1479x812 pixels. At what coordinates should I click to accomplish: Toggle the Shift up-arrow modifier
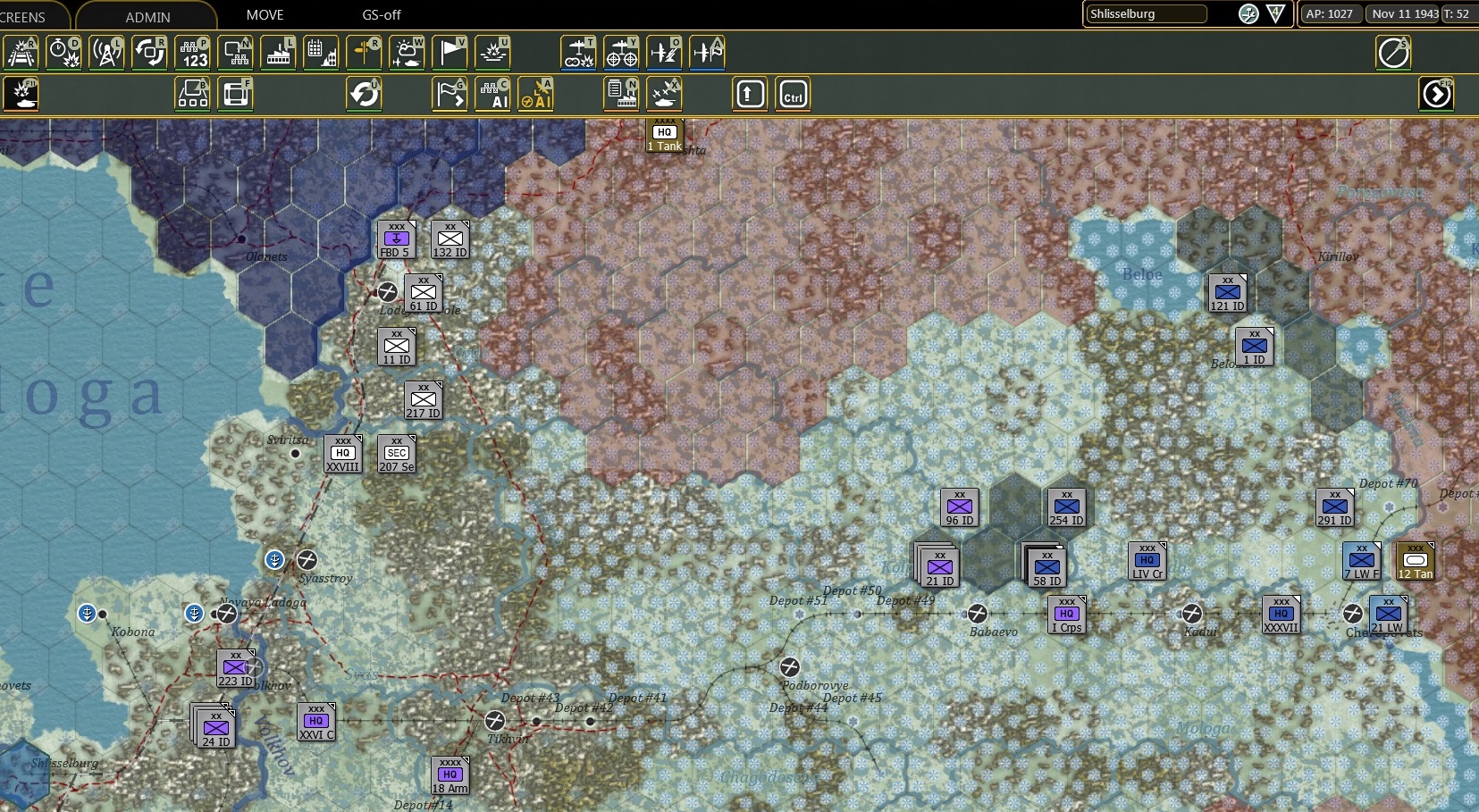(750, 94)
